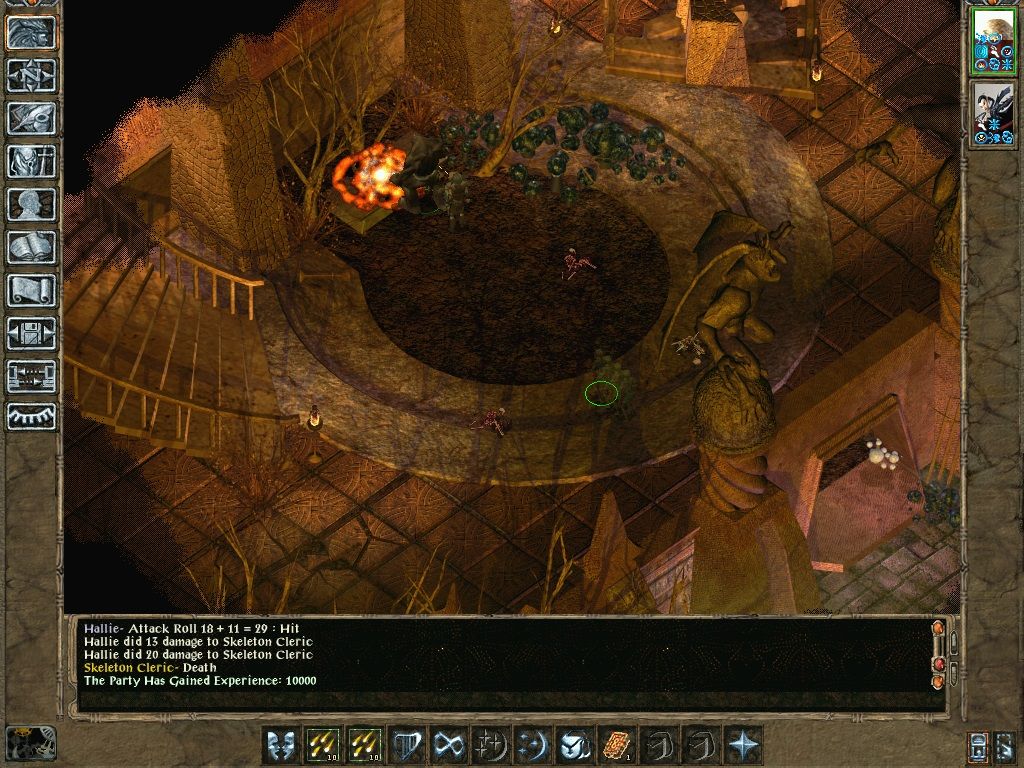Open the area map with the compass button
The height and width of the screenshot is (768, 1024).
pyautogui.click(x=31, y=75)
